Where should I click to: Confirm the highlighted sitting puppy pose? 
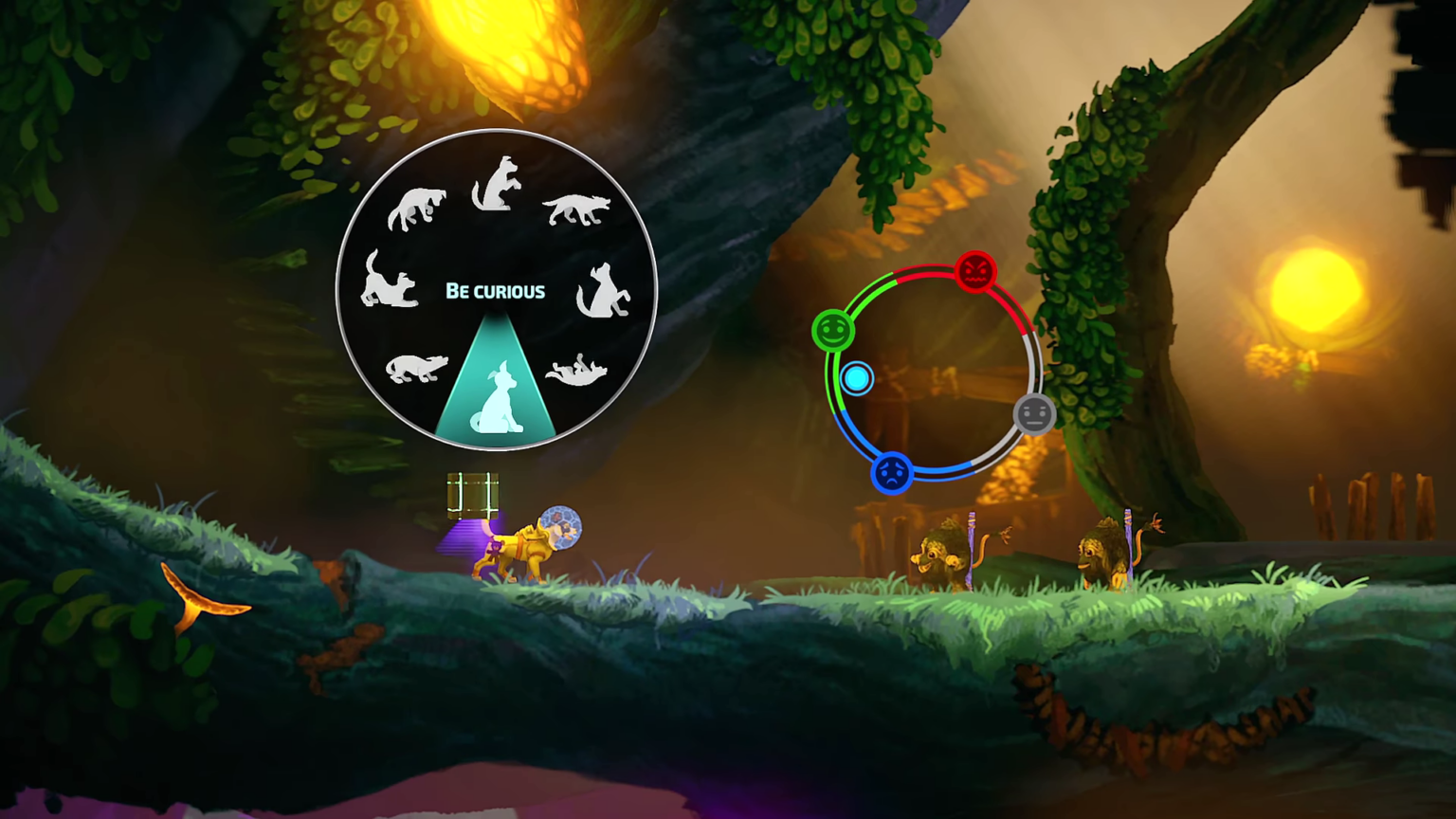(x=496, y=406)
